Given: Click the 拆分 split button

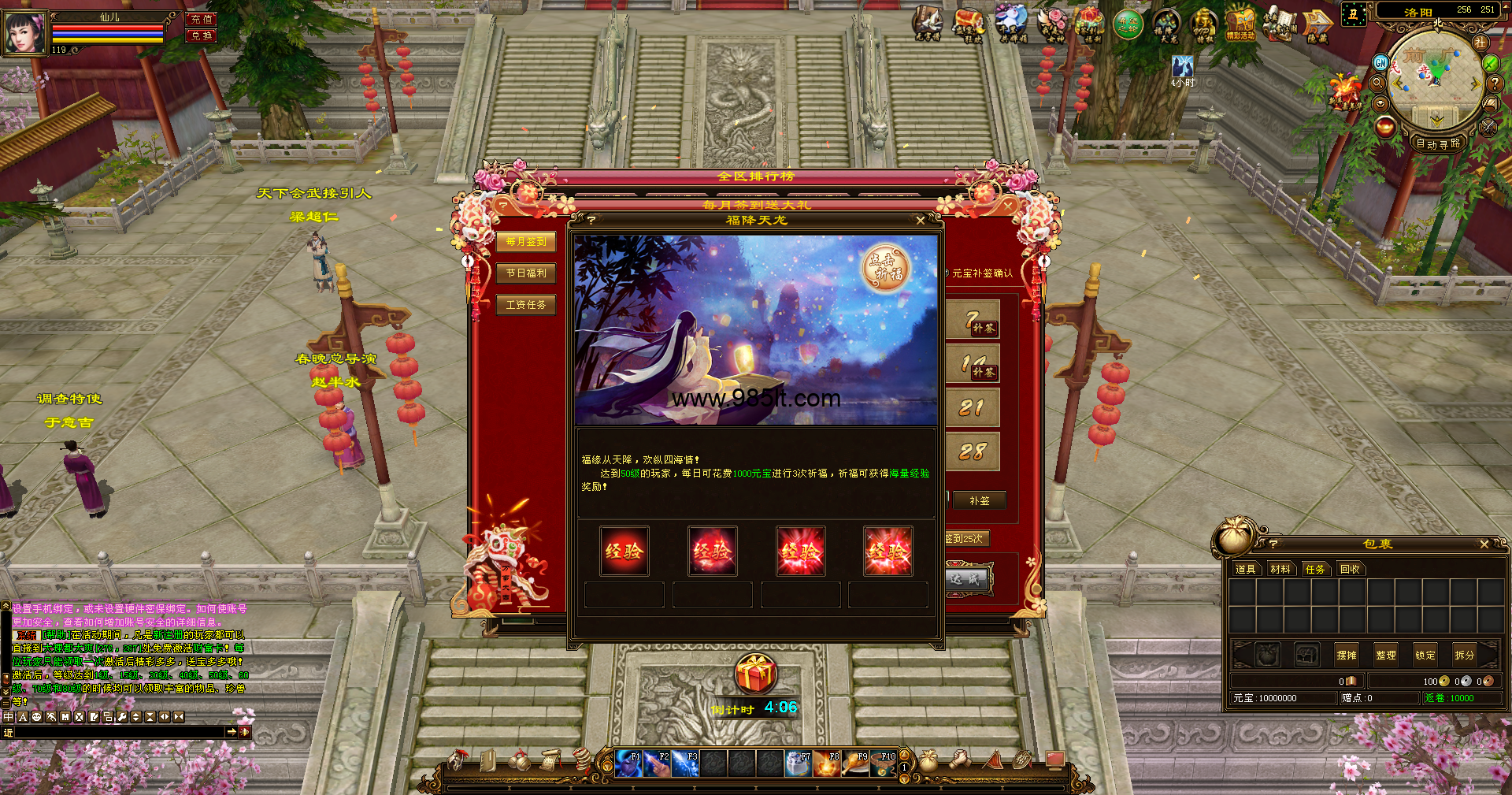Looking at the screenshot, I should (1464, 655).
